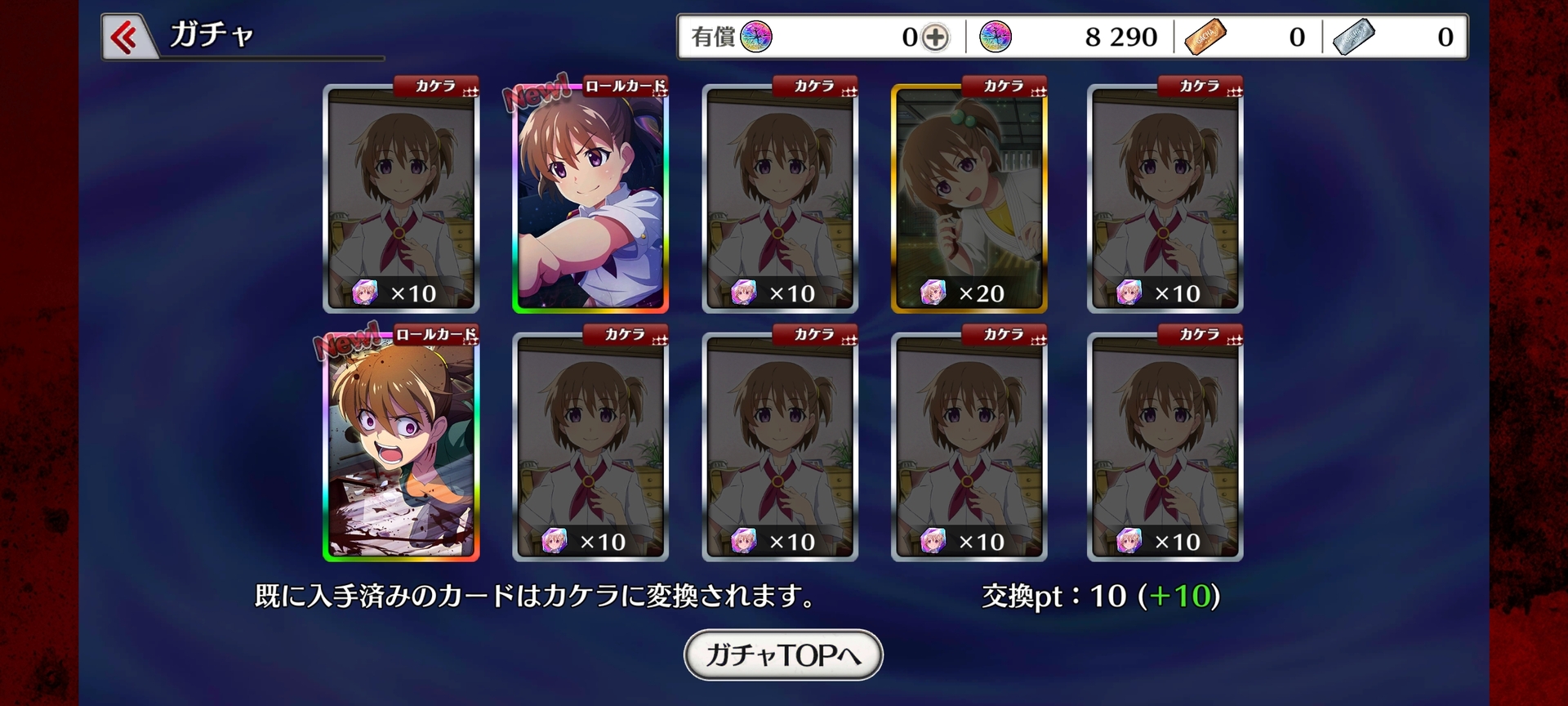
Task: Tap the ガチャTOPへ button
Action: (783, 655)
